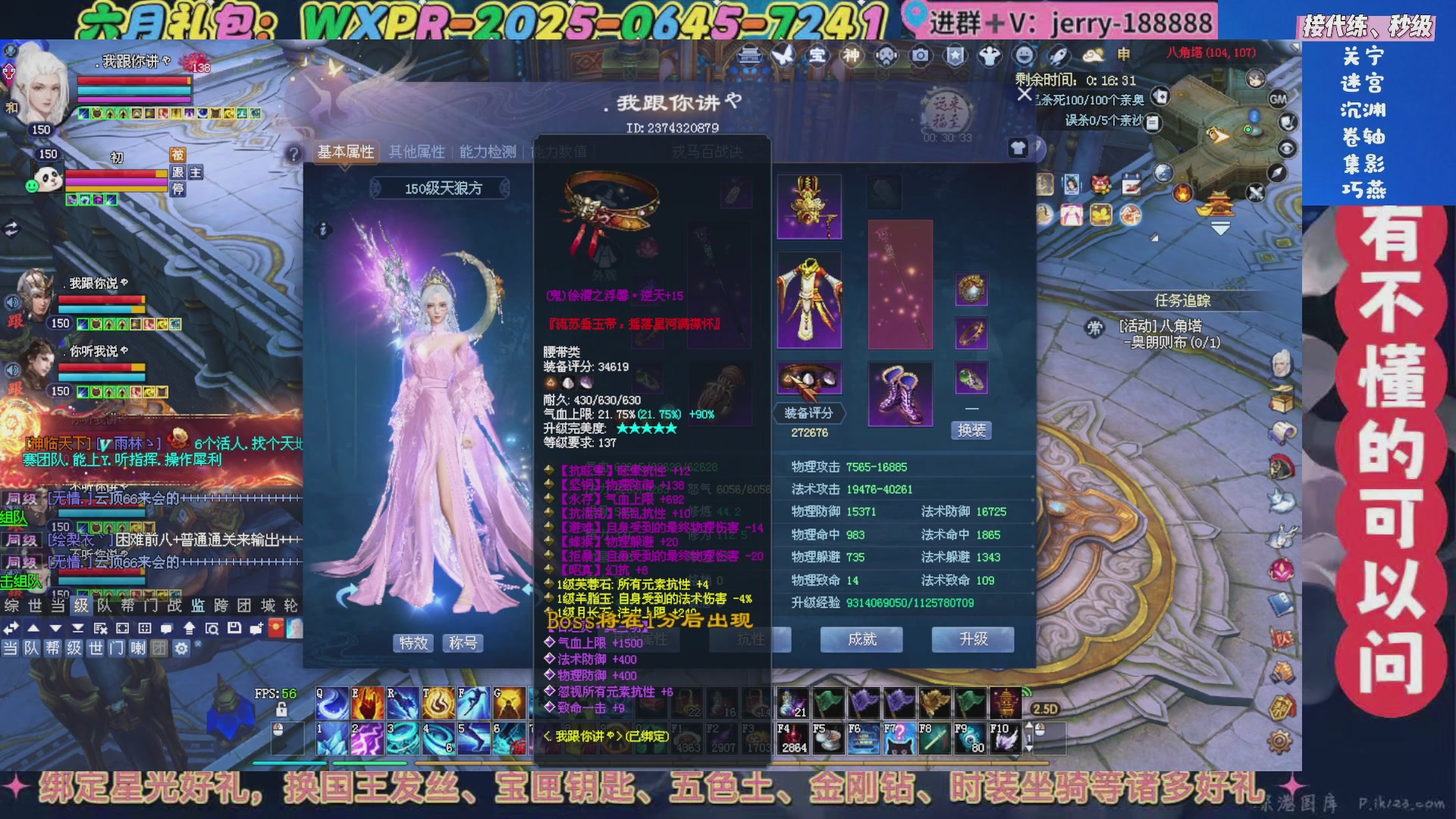This screenshot has width=1456, height=819.
Task: Click the rocket boost icon in top toolbar
Action: click(1059, 55)
